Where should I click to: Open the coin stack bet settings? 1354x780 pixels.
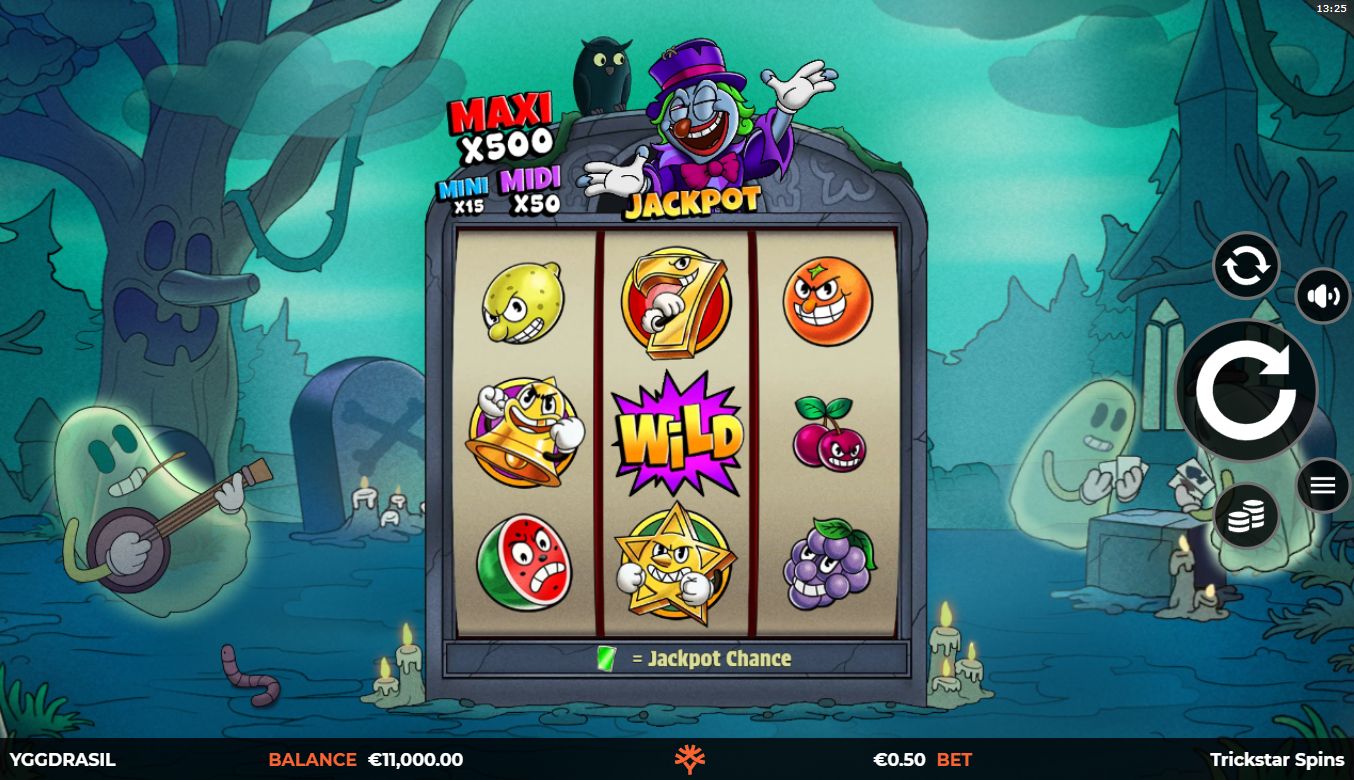[x=1245, y=516]
